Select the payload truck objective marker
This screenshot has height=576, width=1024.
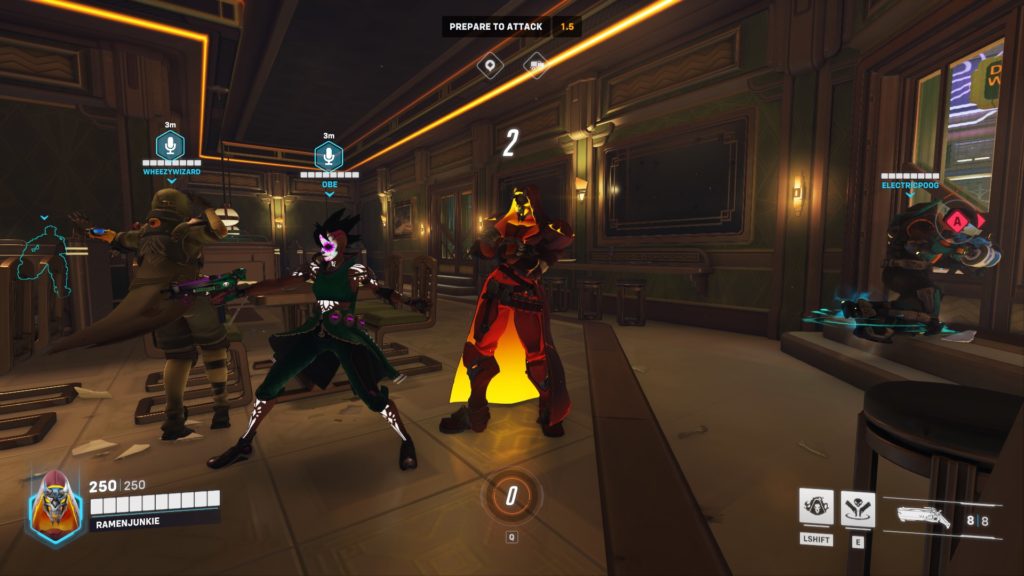536,66
